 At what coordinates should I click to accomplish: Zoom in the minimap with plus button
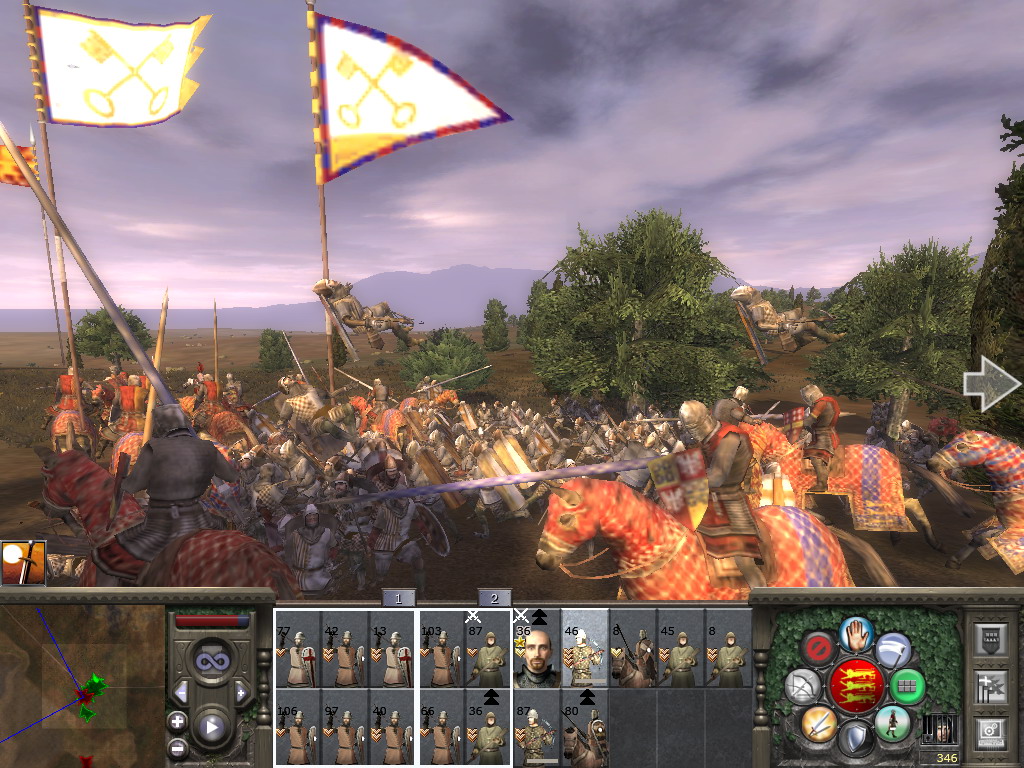click(x=177, y=721)
